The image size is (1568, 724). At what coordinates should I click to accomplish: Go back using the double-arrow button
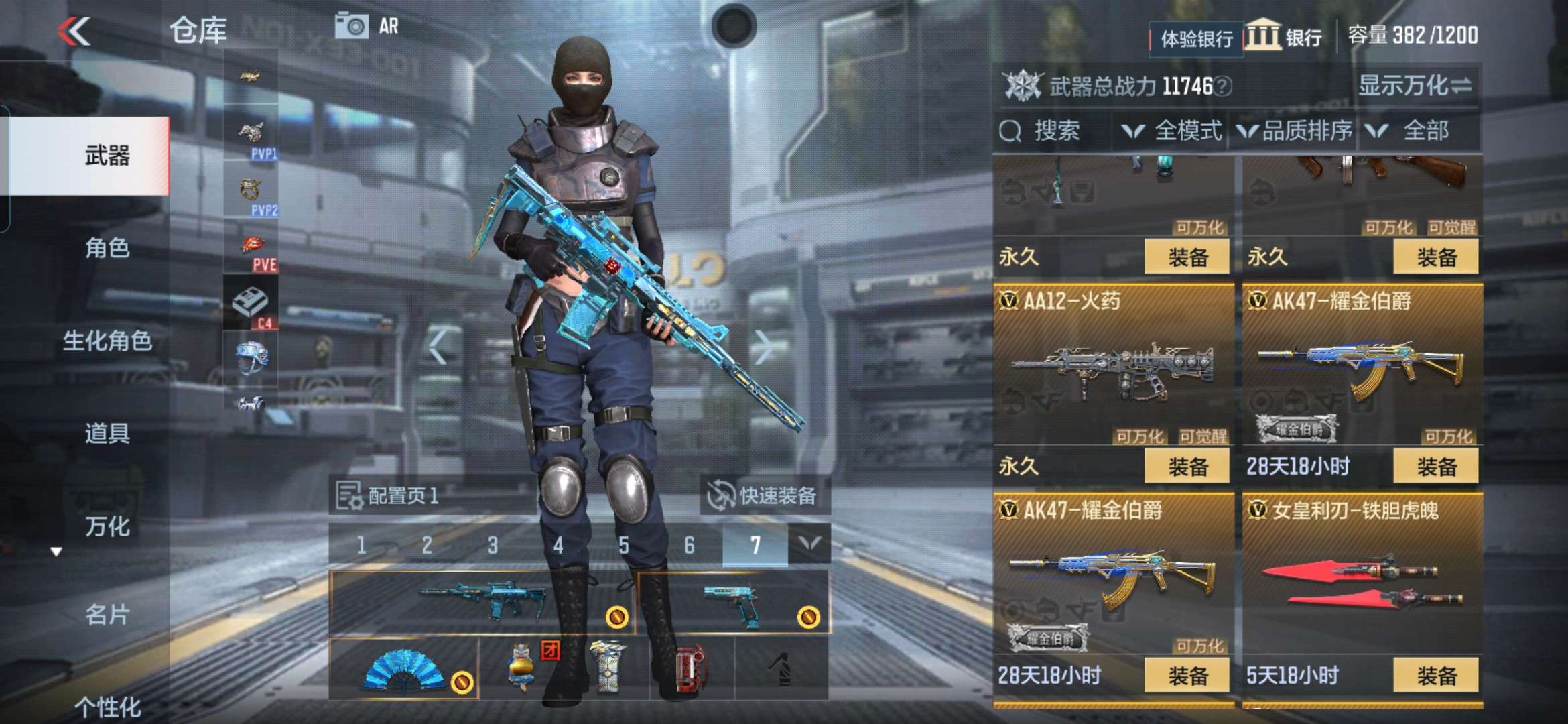coord(74,31)
